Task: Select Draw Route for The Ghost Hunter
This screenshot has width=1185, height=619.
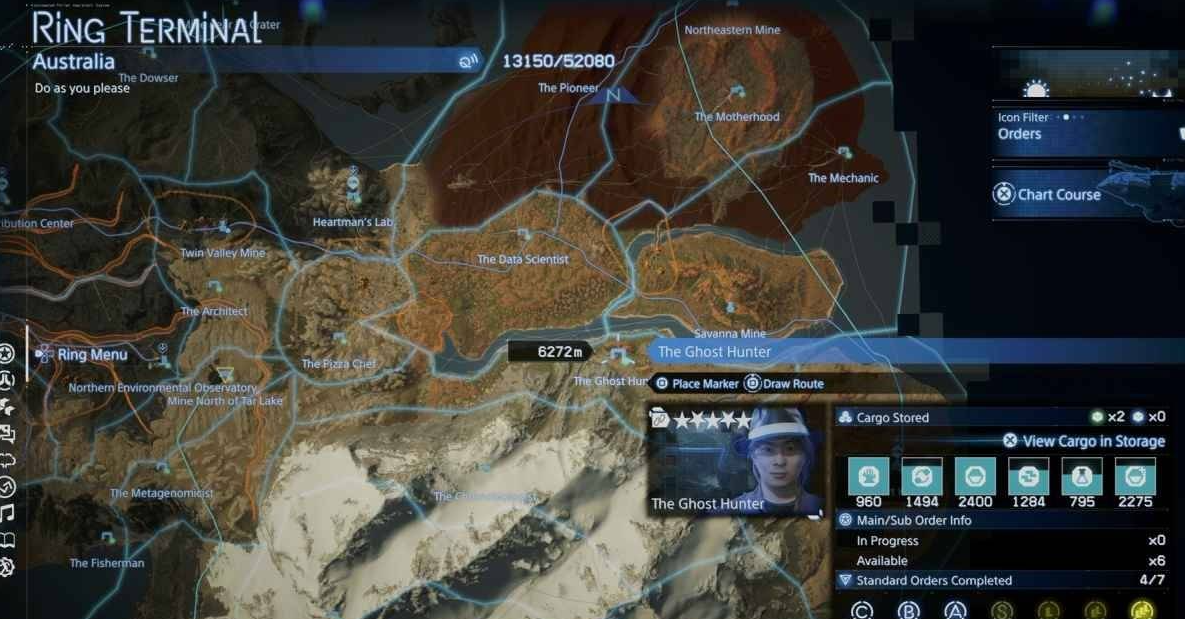Action: click(786, 384)
